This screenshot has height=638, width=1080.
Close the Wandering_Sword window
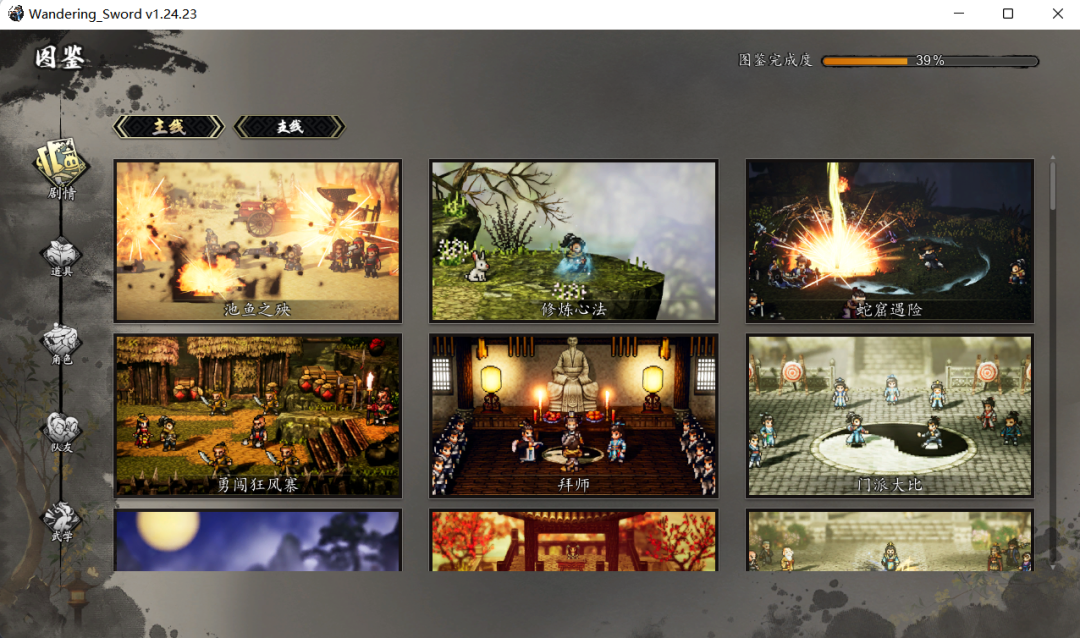pyautogui.click(x=1058, y=14)
